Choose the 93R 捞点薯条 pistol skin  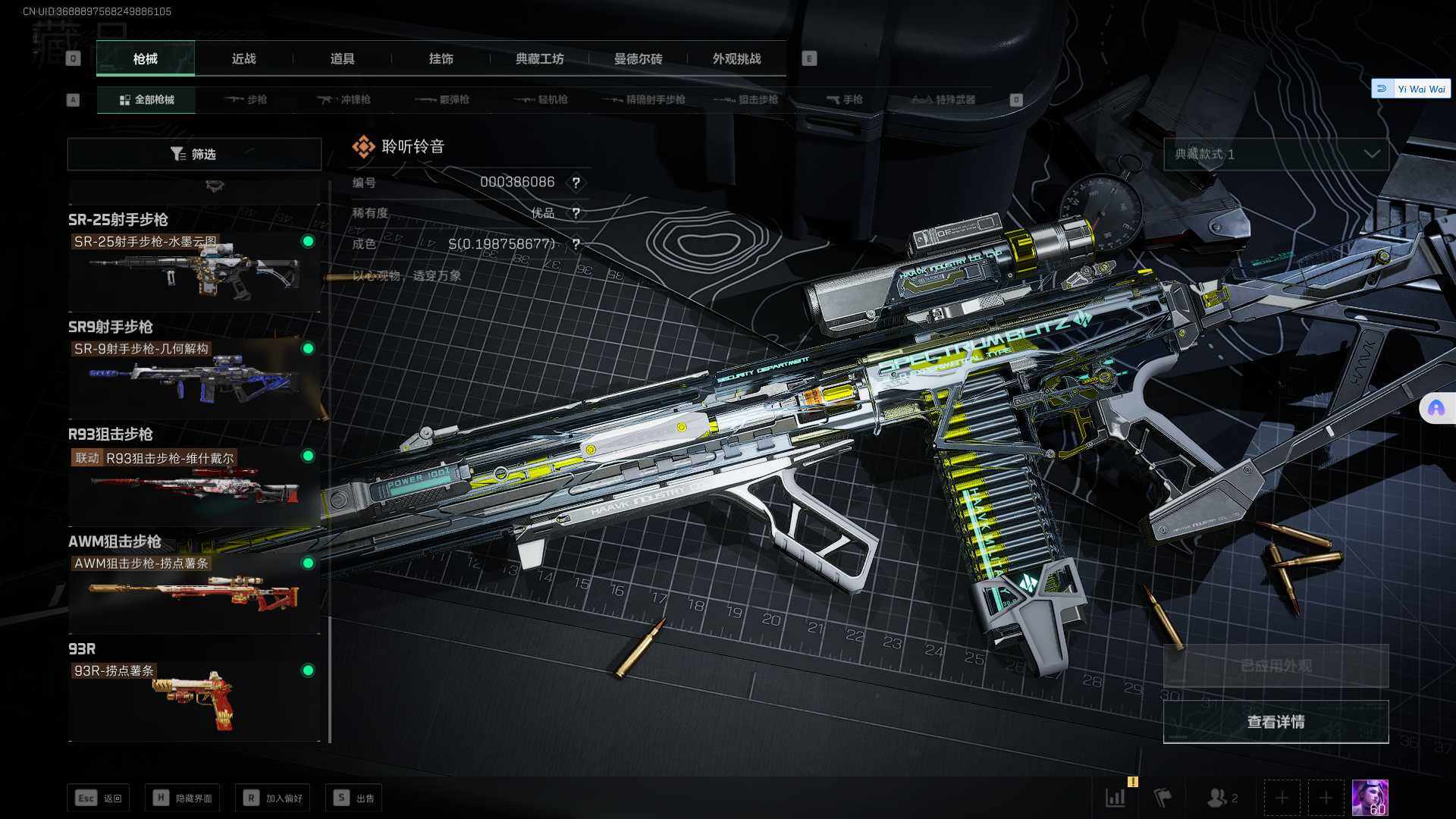pyautogui.click(x=194, y=699)
